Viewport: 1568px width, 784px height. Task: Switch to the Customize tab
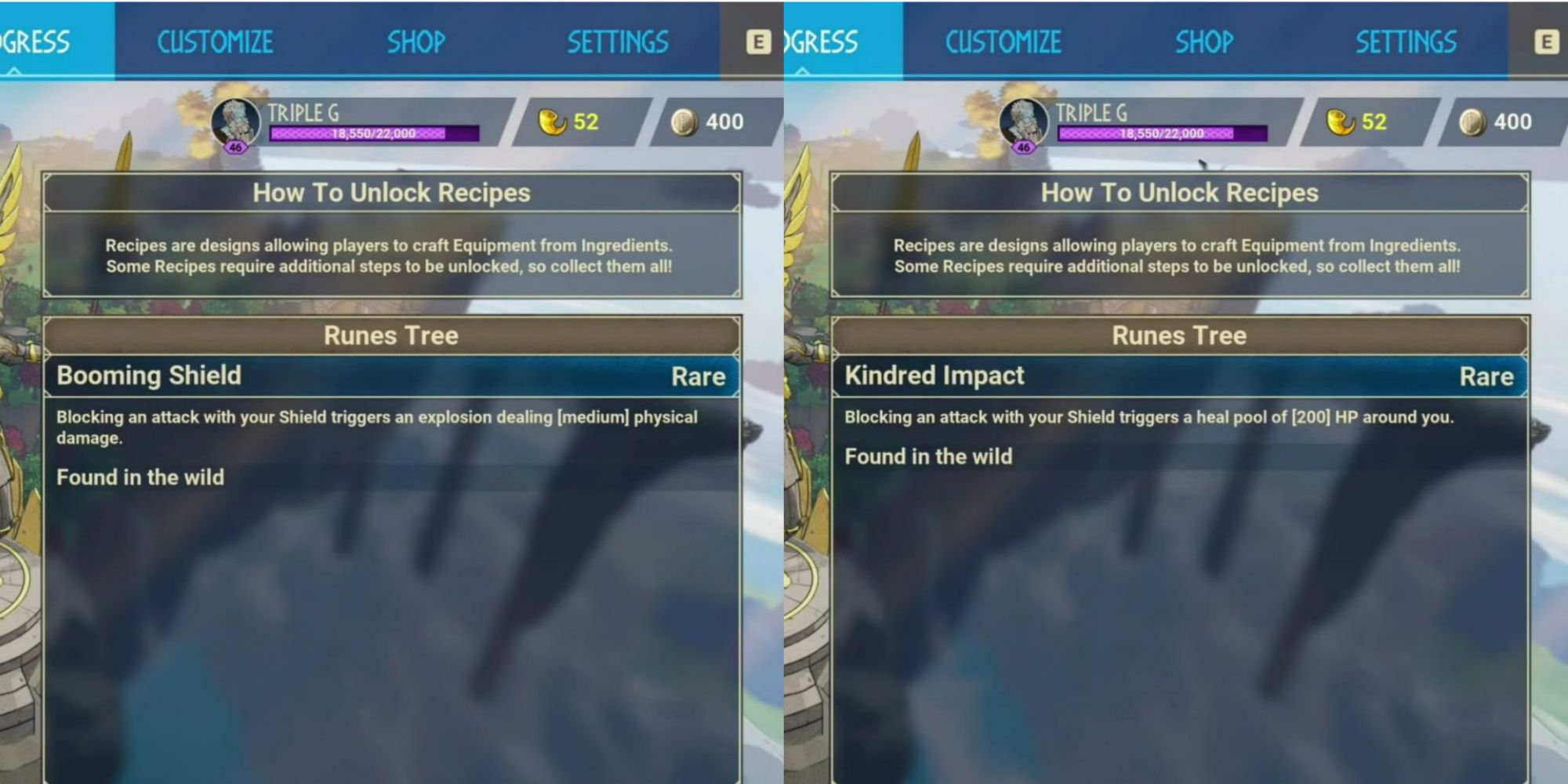tap(215, 42)
